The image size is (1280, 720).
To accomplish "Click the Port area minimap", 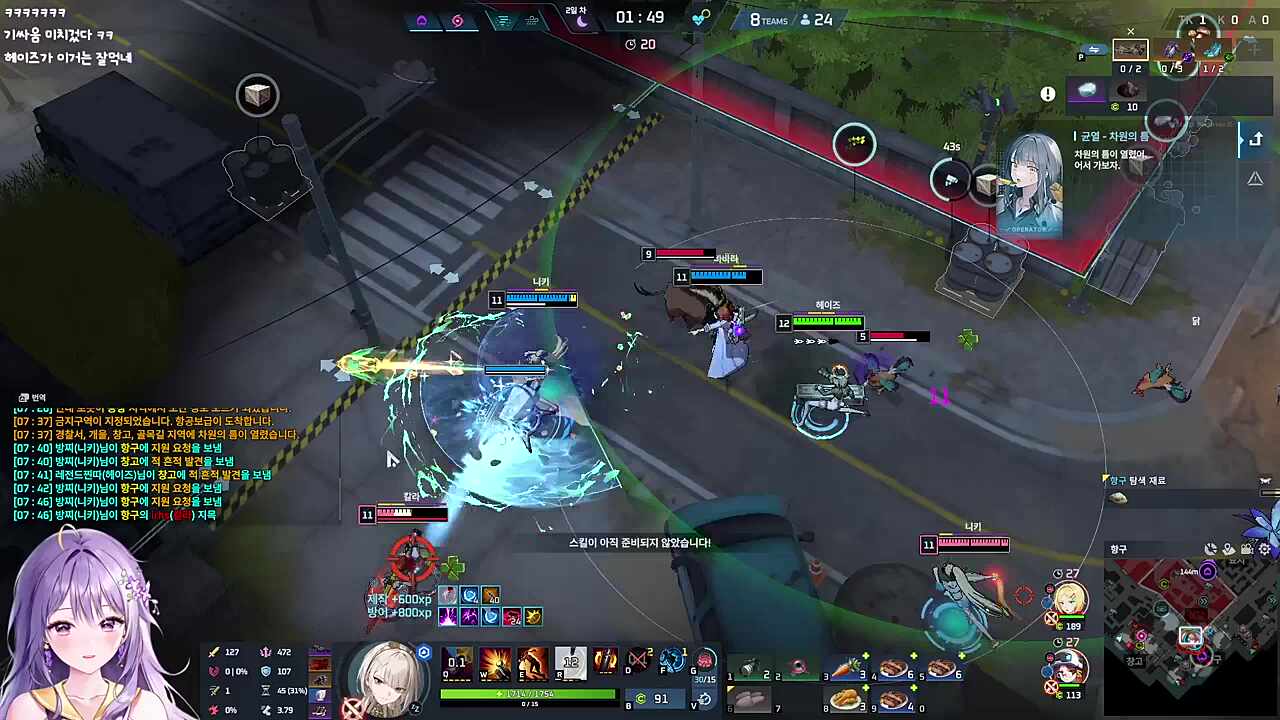I will pyautogui.click(x=1188, y=635).
